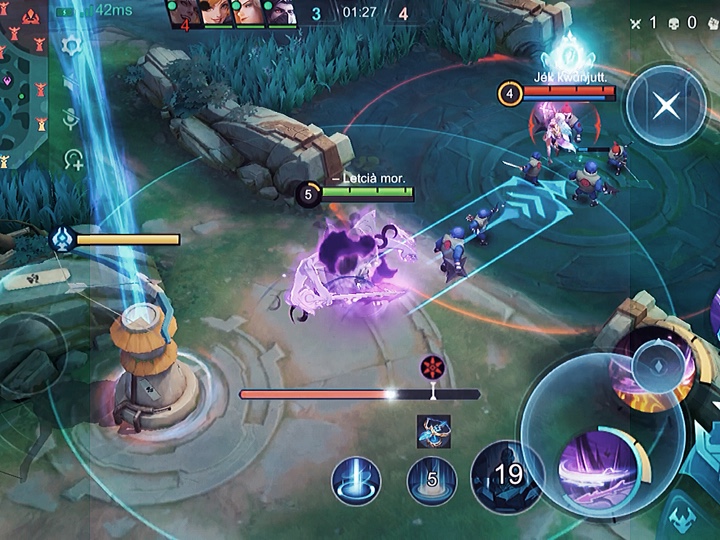Open the settings gear icon
720x540 pixels.
71,46
